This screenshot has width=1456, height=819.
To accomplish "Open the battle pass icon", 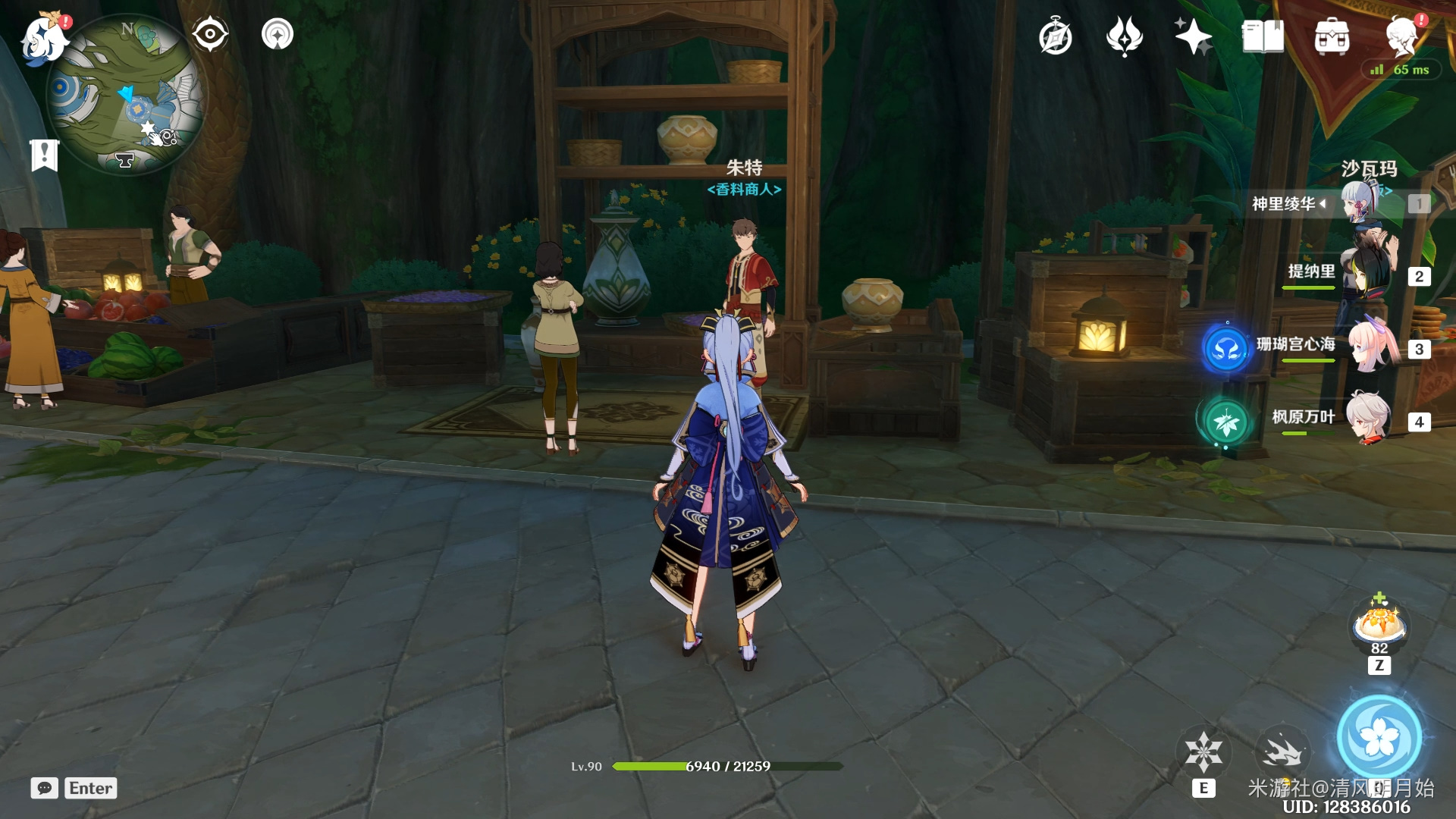I will (x=1125, y=36).
